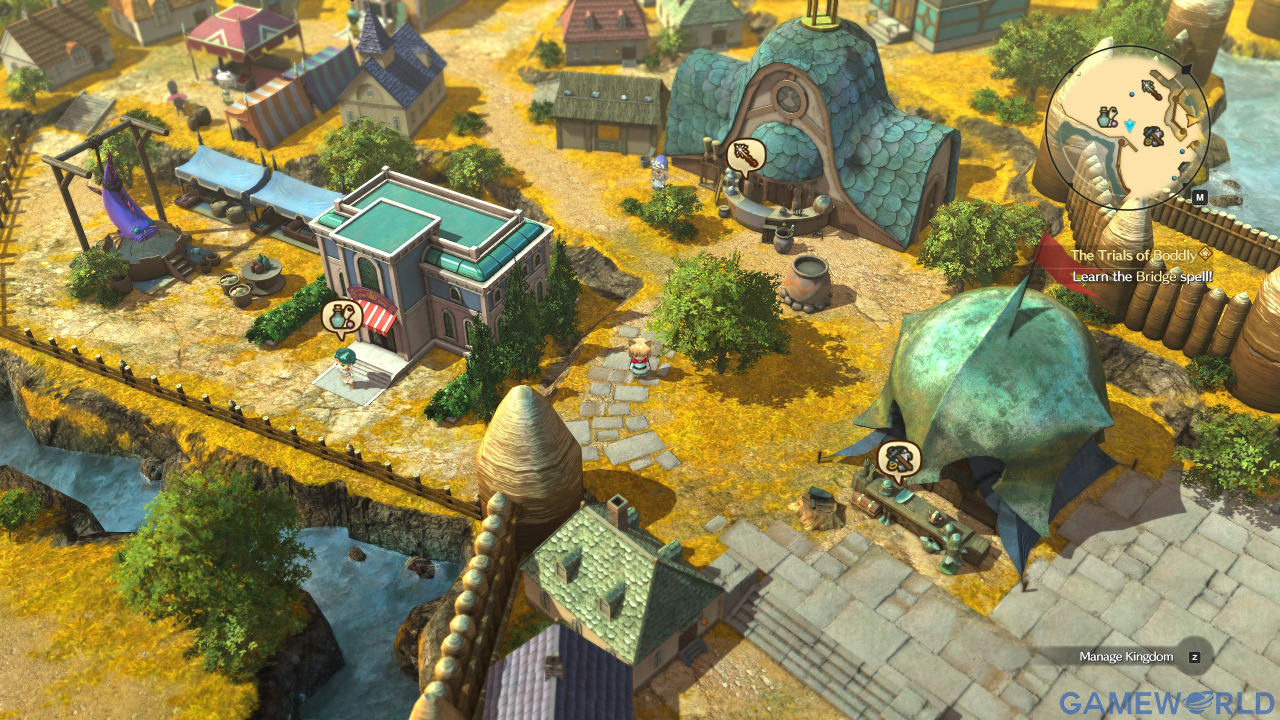
Task: Open the circular minimap
Action: click(1128, 126)
